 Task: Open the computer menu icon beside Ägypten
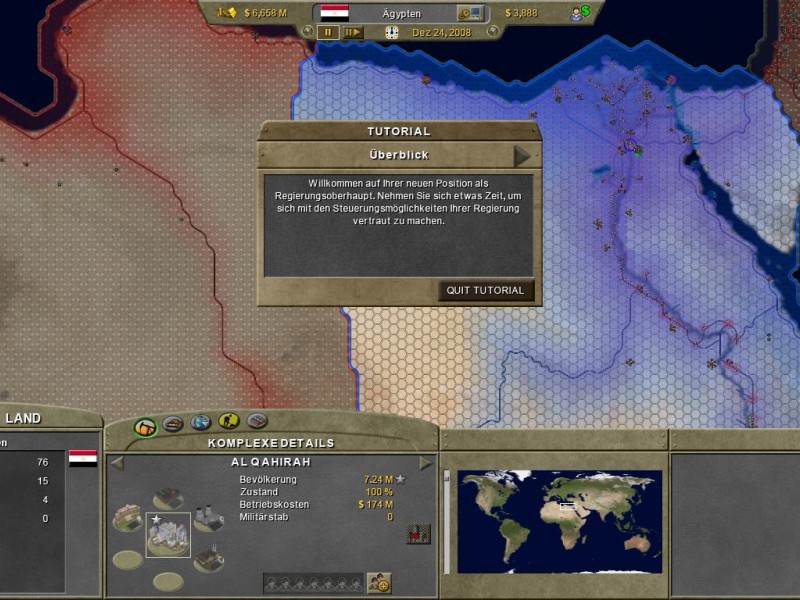(470, 13)
